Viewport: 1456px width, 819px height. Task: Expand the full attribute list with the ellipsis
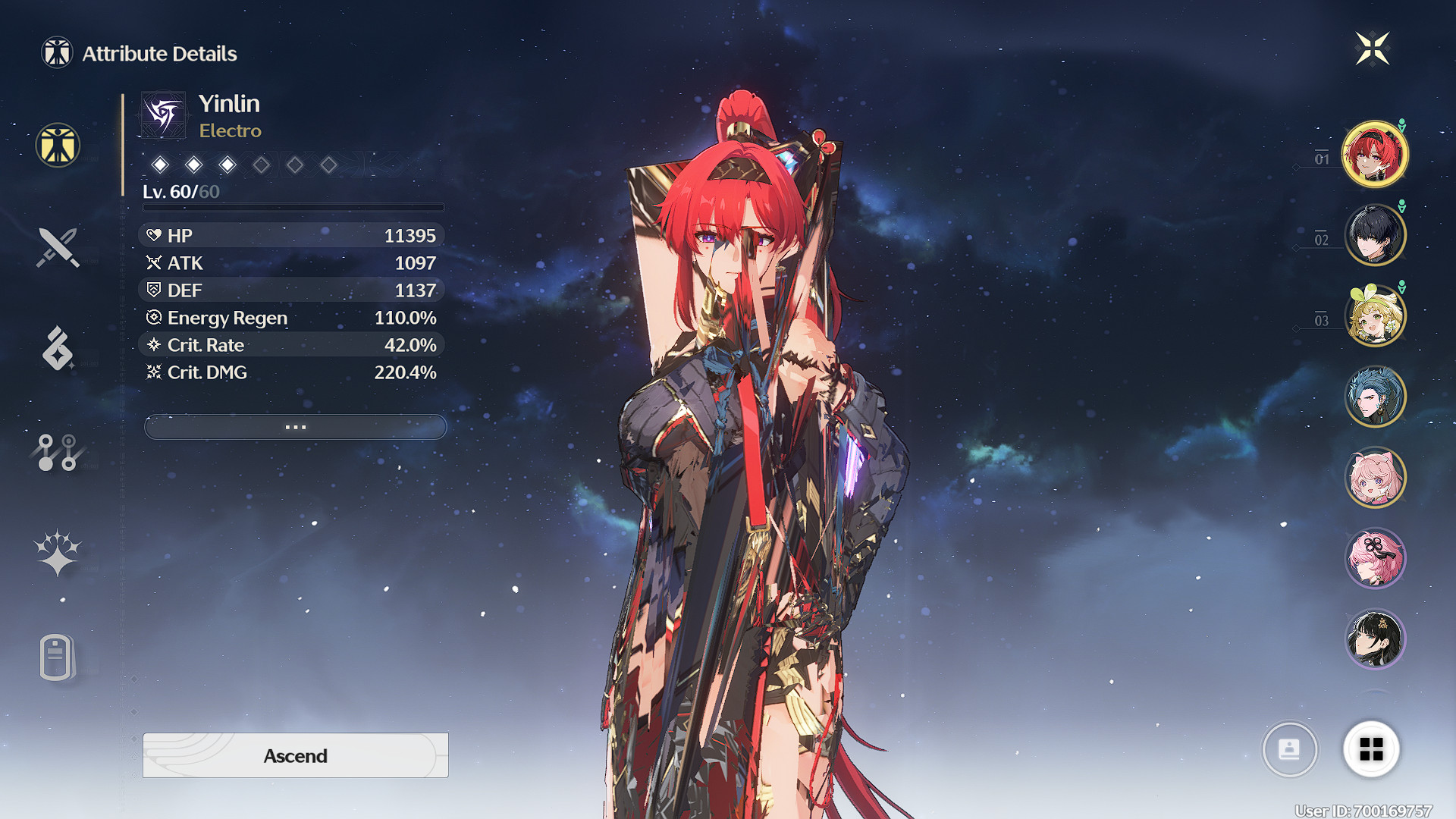pyautogui.click(x=295, y=427)
